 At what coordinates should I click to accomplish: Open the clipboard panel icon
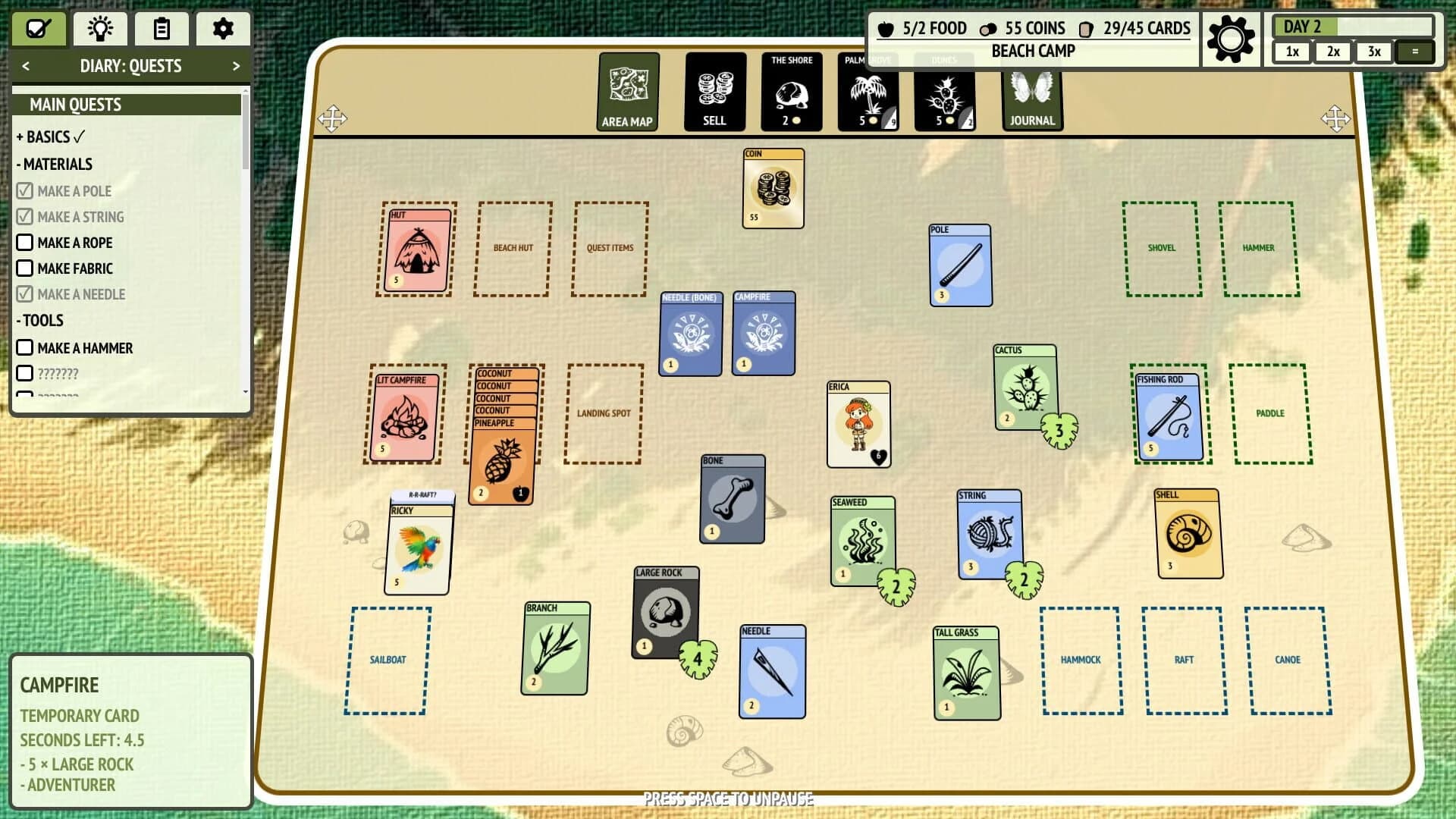161,29
